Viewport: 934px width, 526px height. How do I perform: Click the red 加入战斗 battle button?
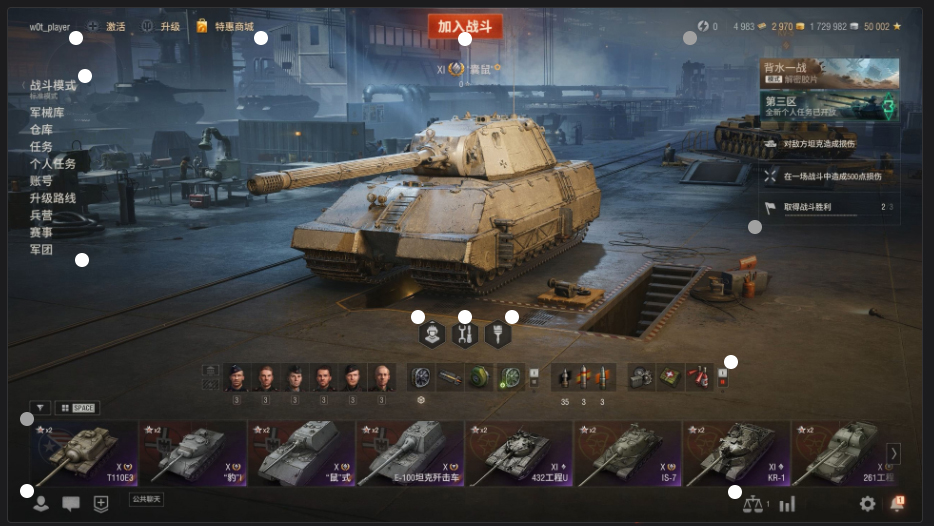point(464,27)
